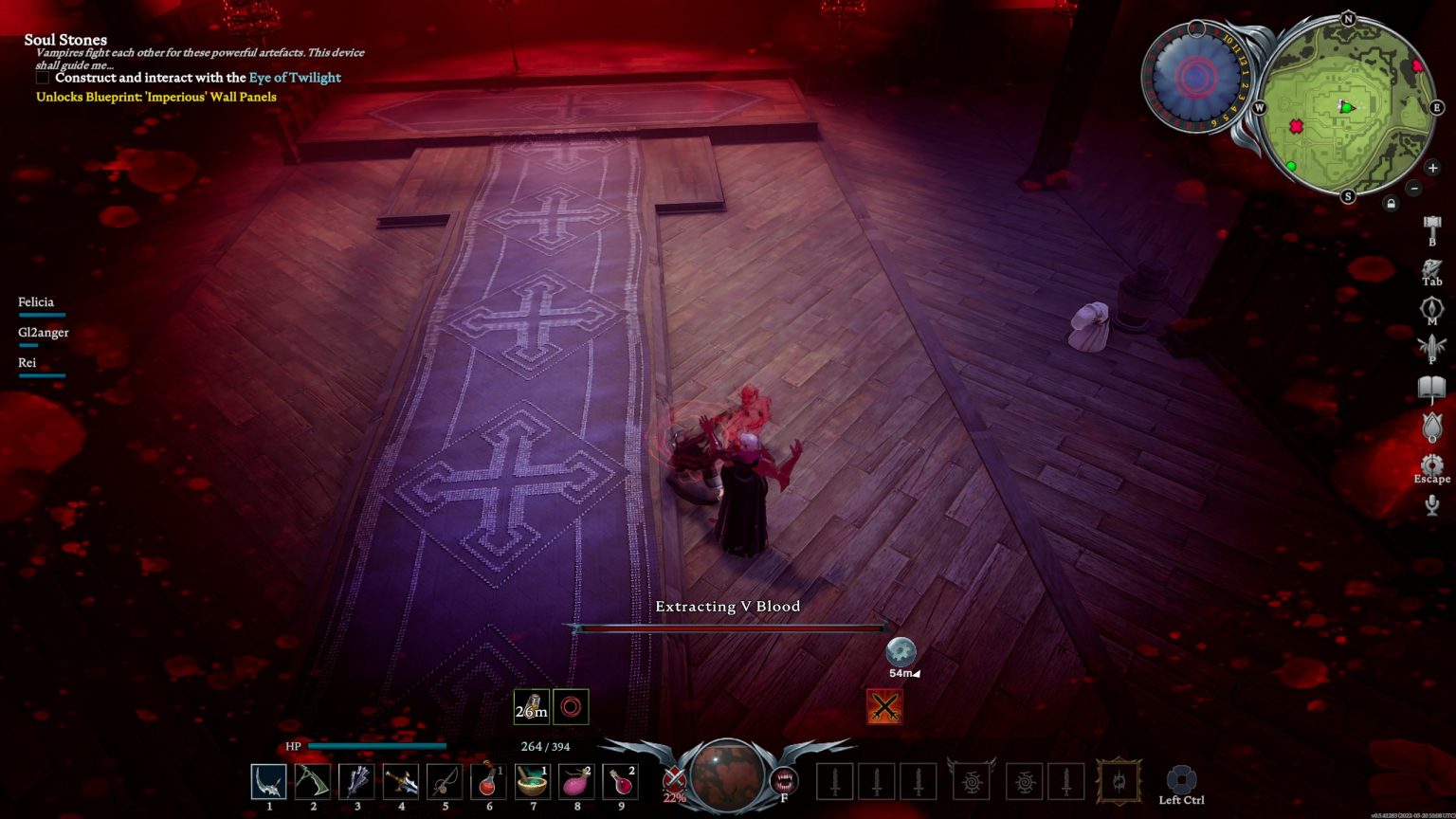The image size is (1456, 819).
Task: Open the map via the M compass icon
Action: (1431, 307)
